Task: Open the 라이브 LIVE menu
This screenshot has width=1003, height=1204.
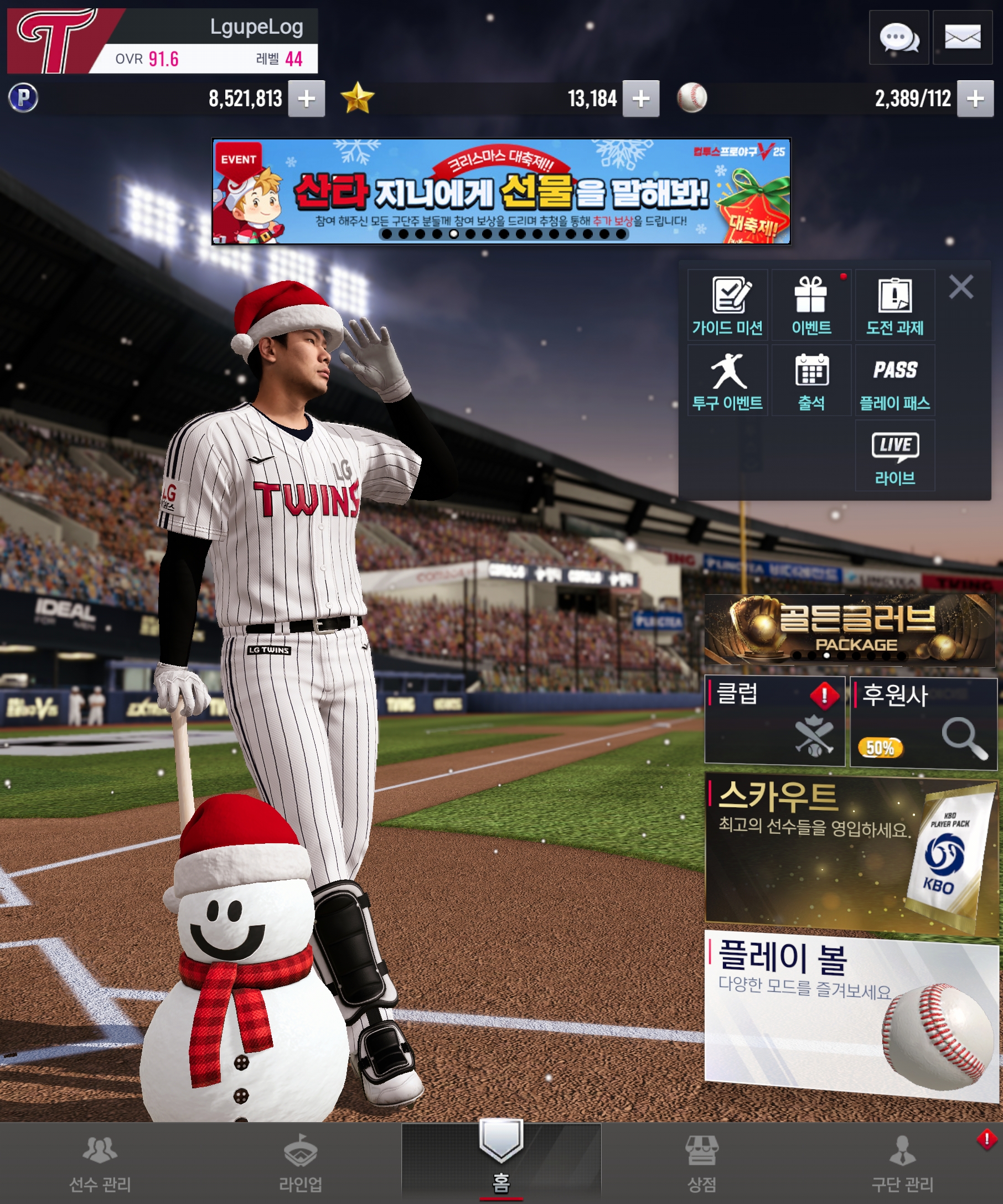Action: click(x=895, y=456)
